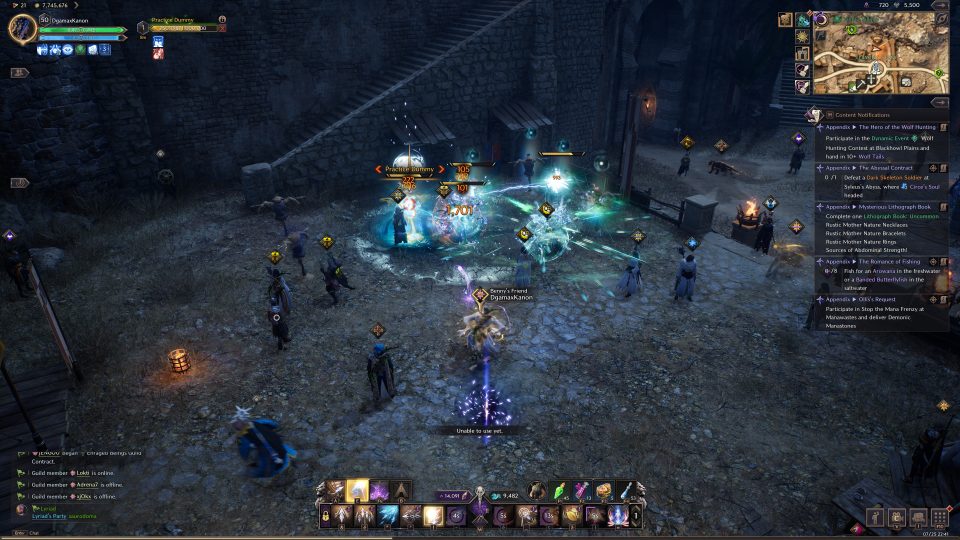Toggle the hotbar padlock icon

(x=325, y=516)
